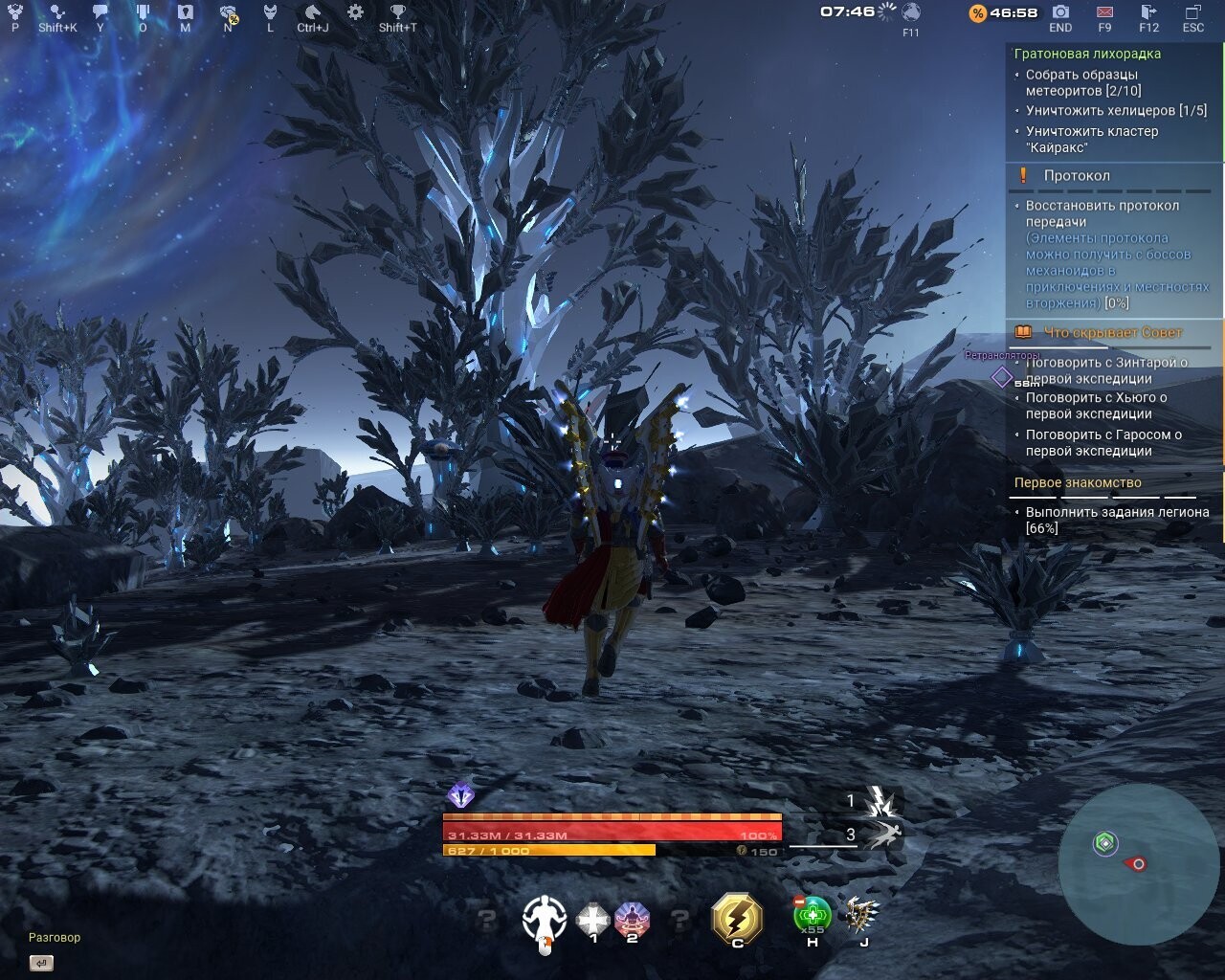This screenshot has height=980, width=1225.
Task: Activate the lightning skill bound to C
Action: pos(737,919)
